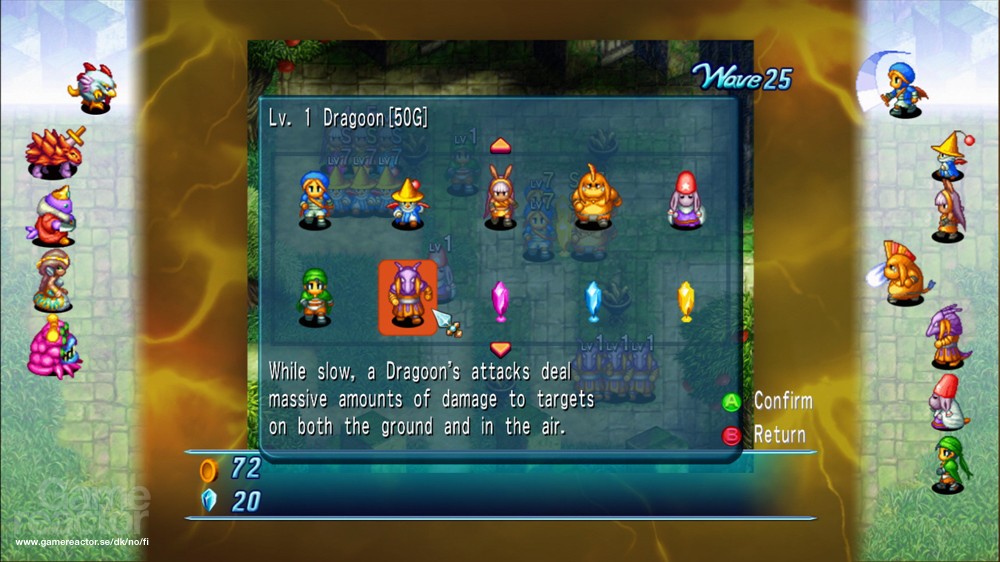This screenshot has height=562, width=1000.
Task: Pick the bunny-eared unit in the menu
Action: click(499, 197)
